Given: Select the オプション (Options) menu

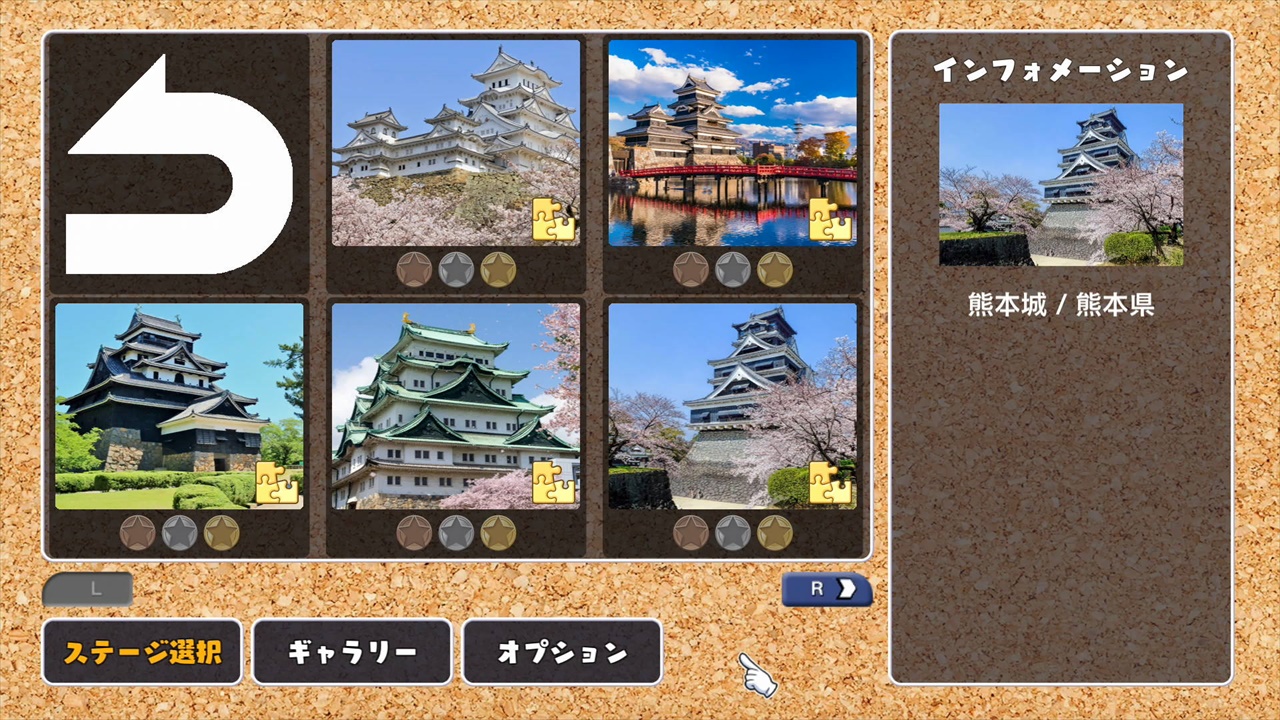Looking at the screenshot, I should click(562, 652).
